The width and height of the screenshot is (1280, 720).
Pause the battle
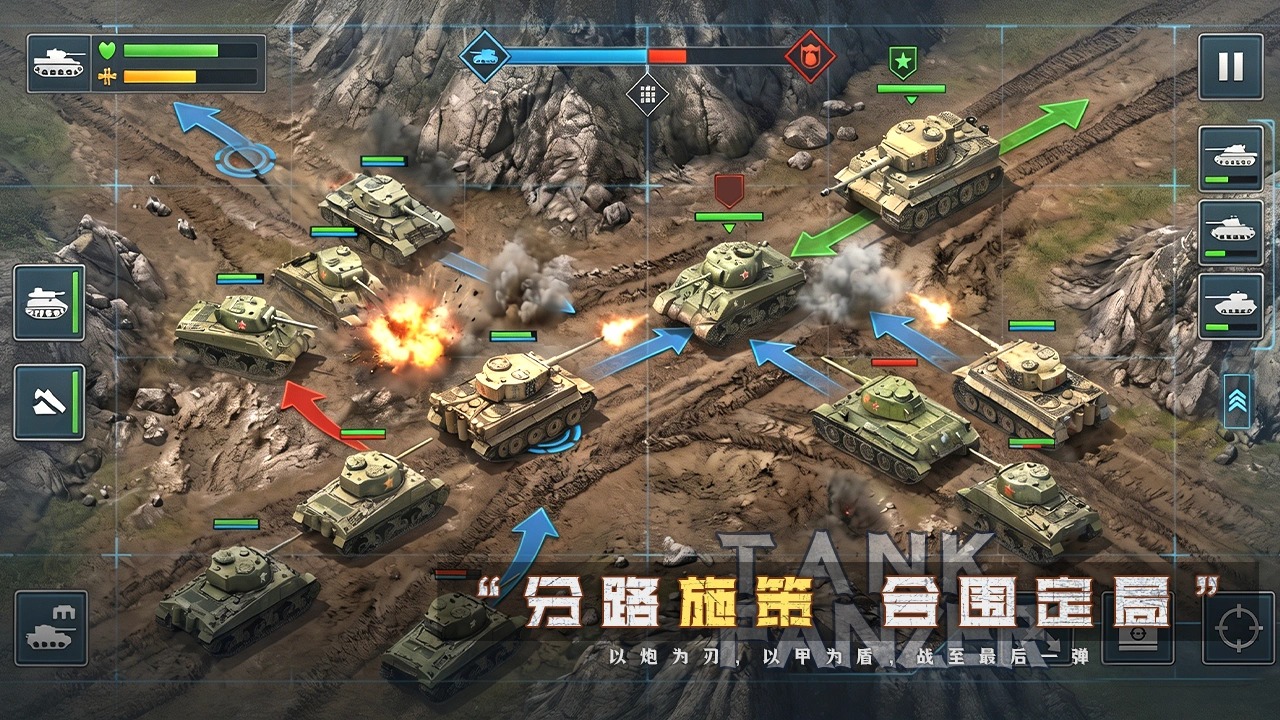(x=1230, y=66)
